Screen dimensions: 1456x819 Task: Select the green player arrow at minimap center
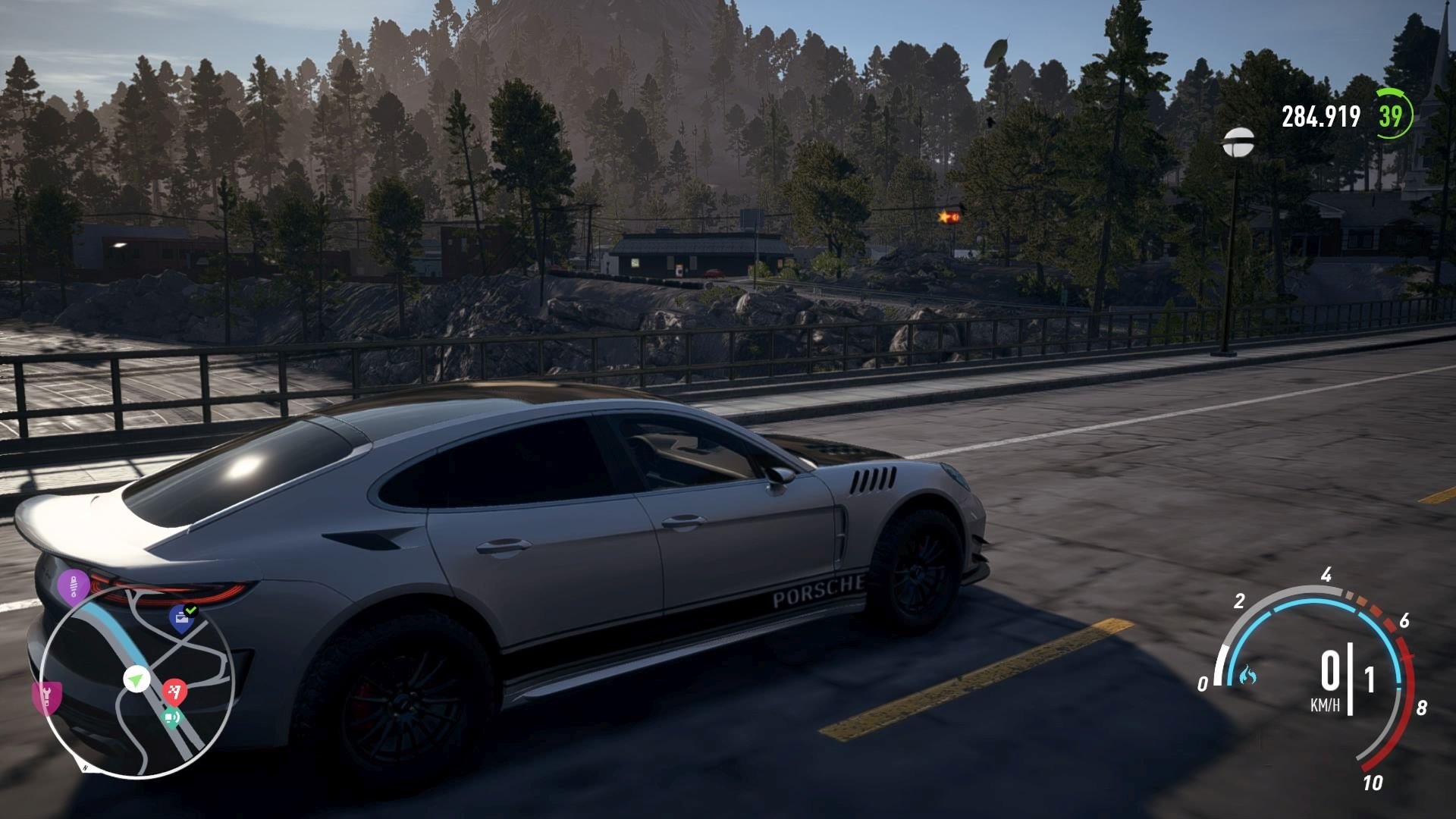click(x=136, y=678)
